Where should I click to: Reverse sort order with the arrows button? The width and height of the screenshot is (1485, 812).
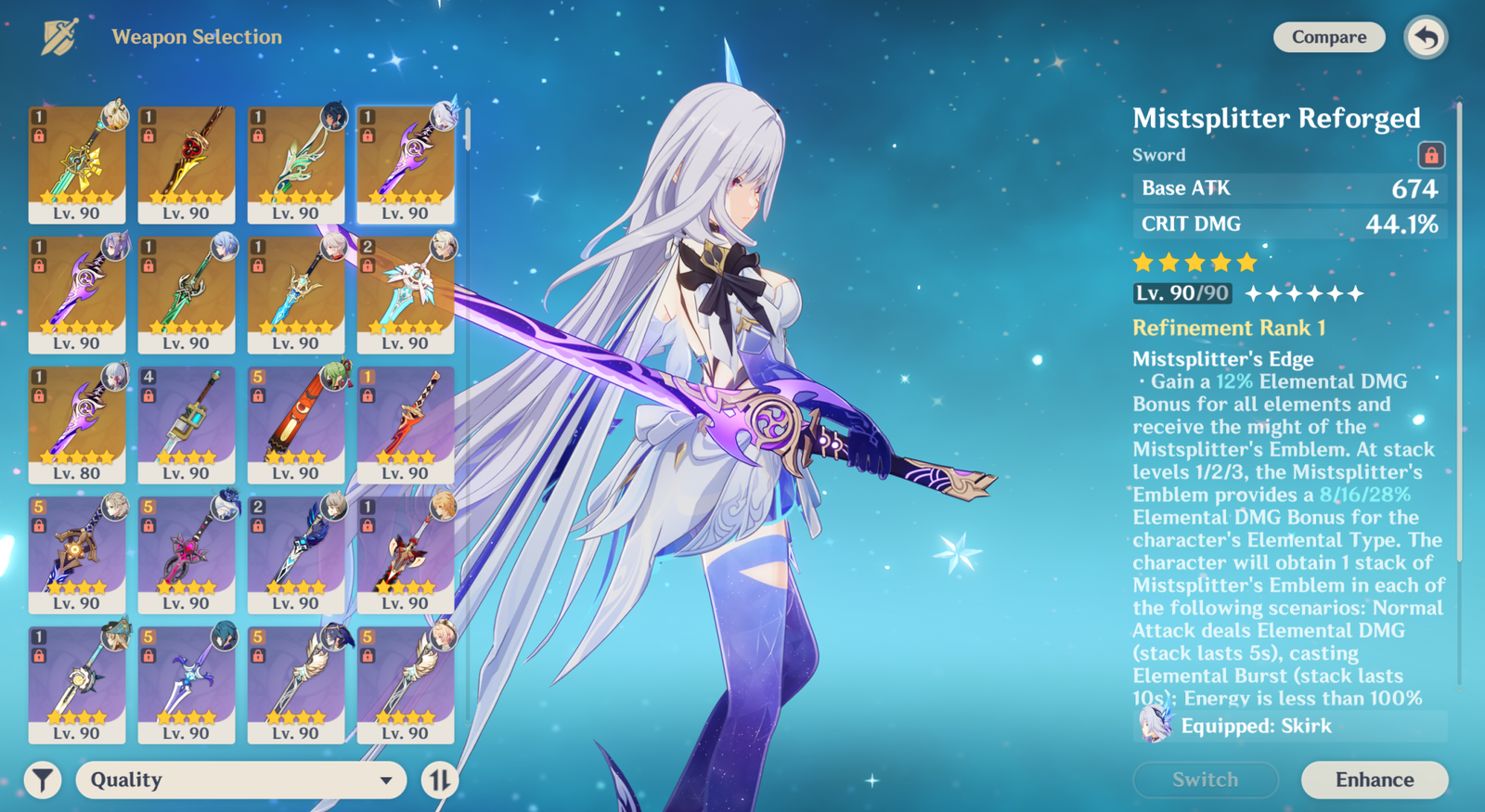tap(439, 780)
